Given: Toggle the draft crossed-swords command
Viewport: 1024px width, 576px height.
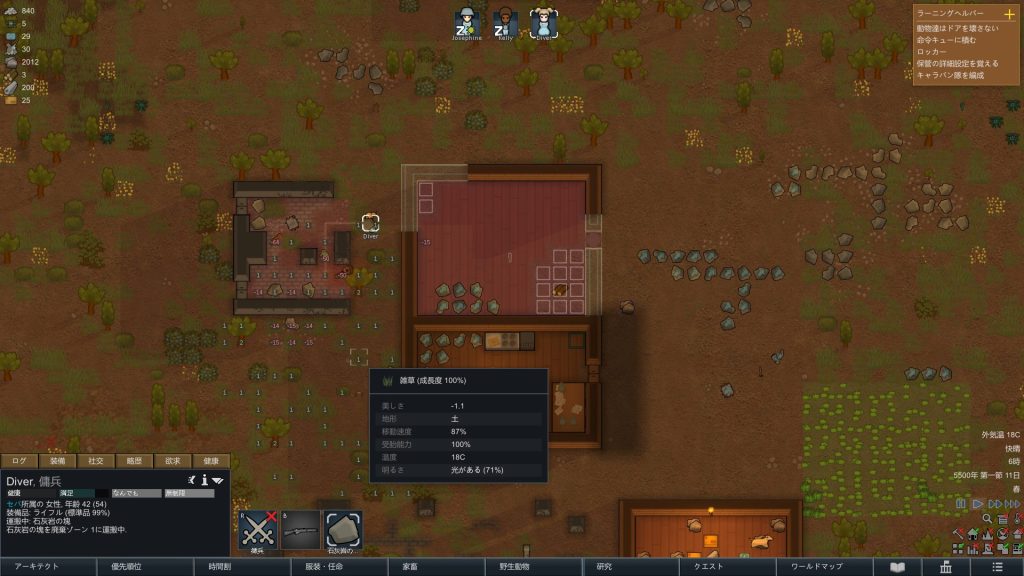Looking at the screenshot, I should 257,529.
